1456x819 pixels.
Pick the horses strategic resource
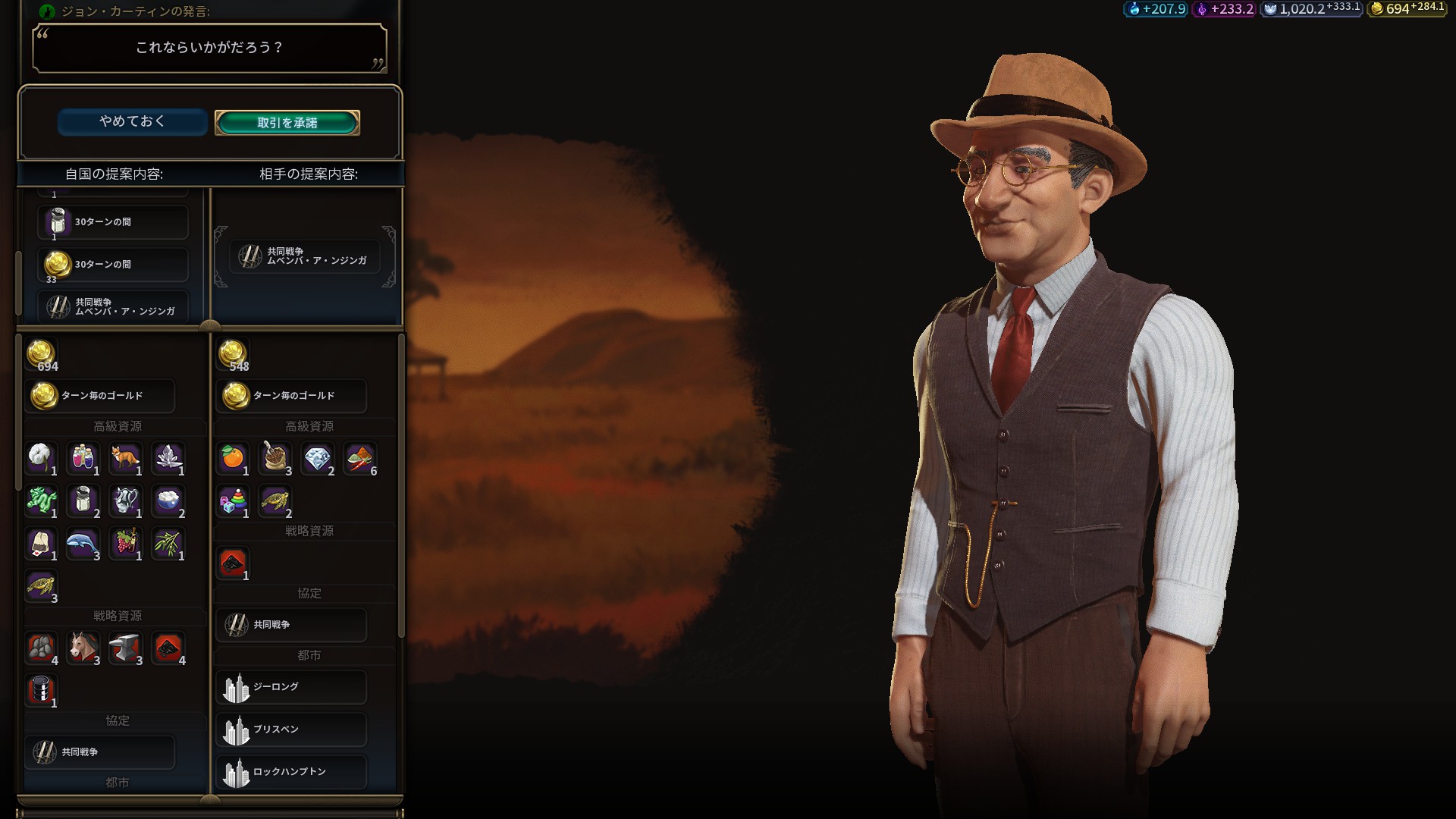click(83, 648)
